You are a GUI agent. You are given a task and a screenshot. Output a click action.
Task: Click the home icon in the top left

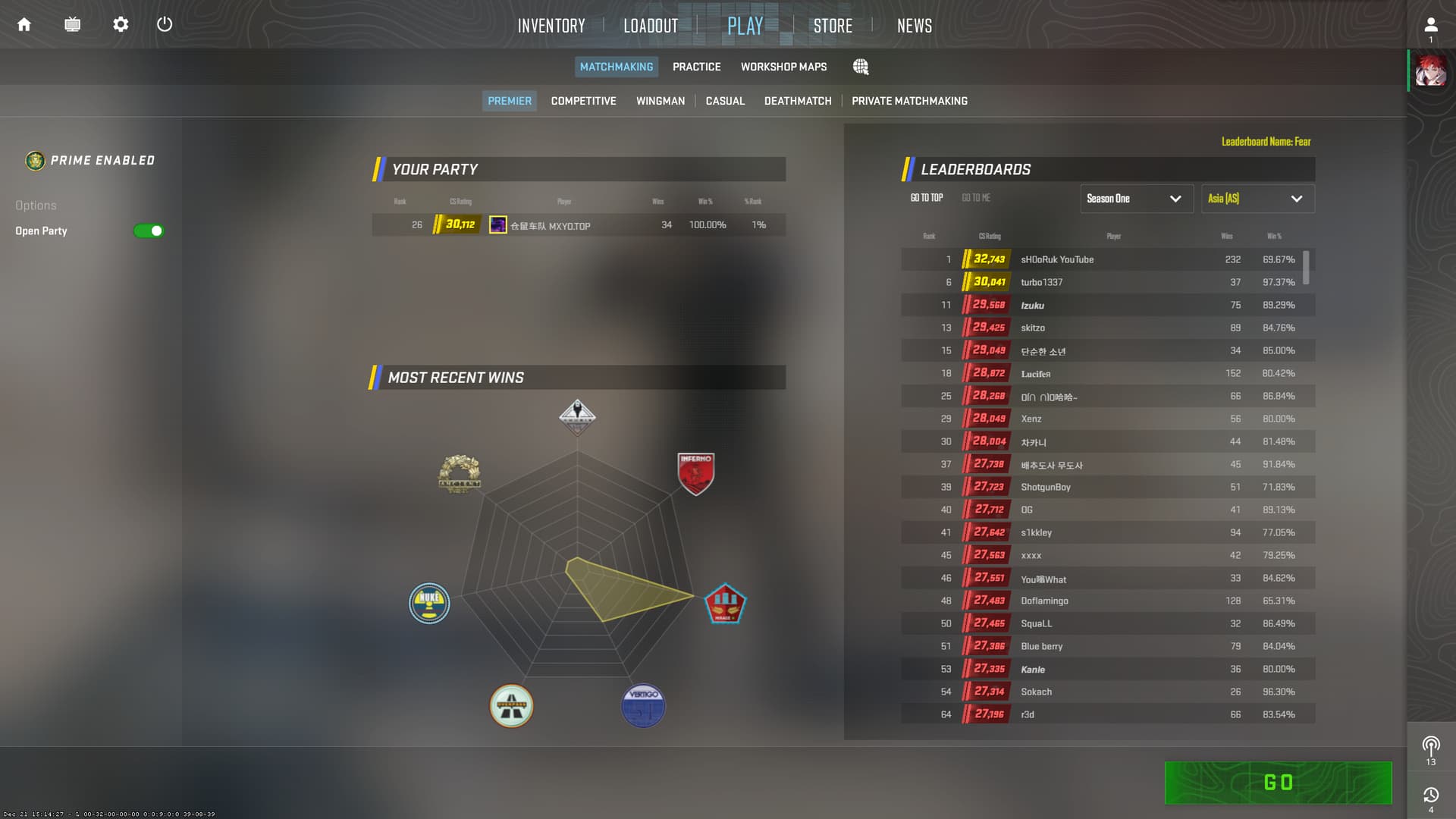click(x=24, y=24)
